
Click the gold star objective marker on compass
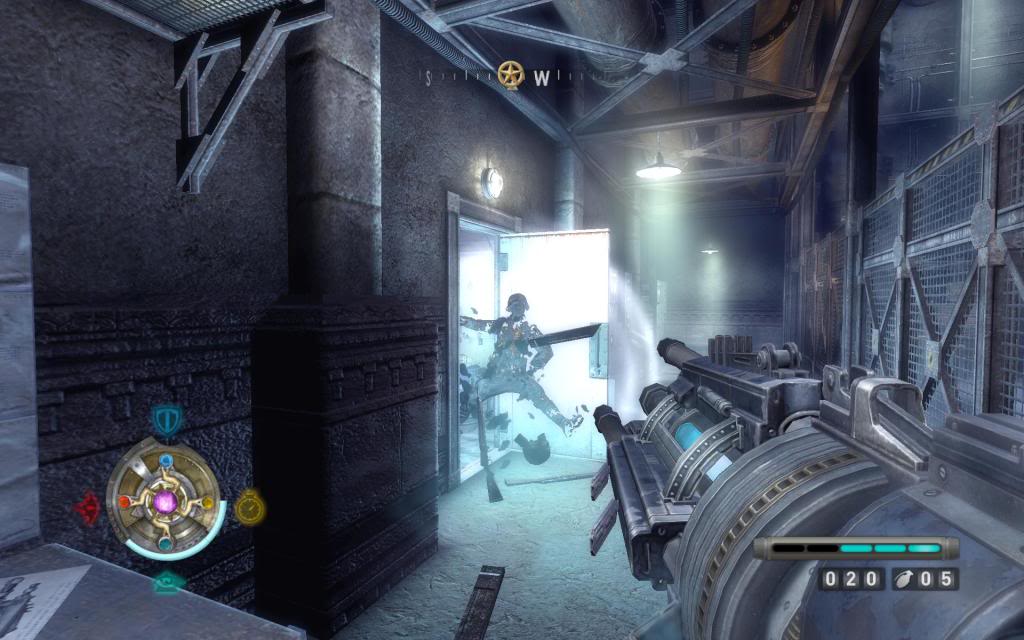511,73
